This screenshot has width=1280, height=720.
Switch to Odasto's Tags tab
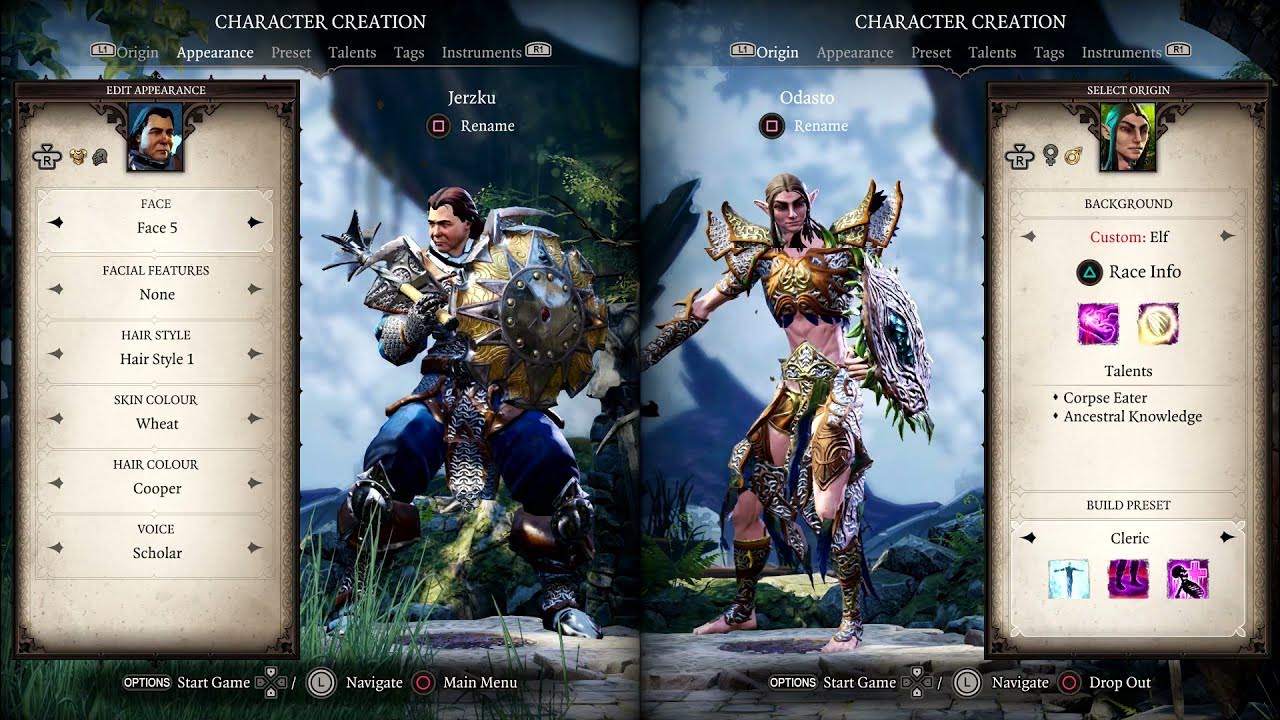1048,52
